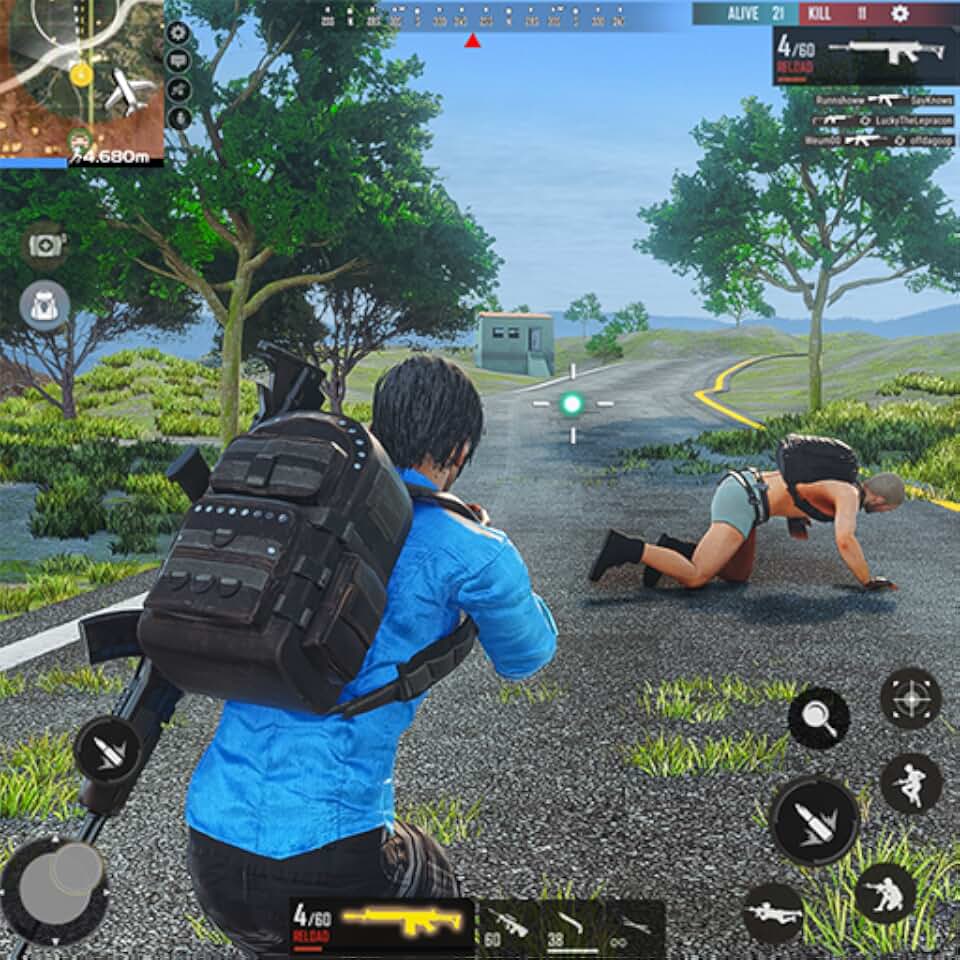Screen dimensions: 960x960
Task: Tap the camera icon on the left
Action: click(x=45, y=245)
